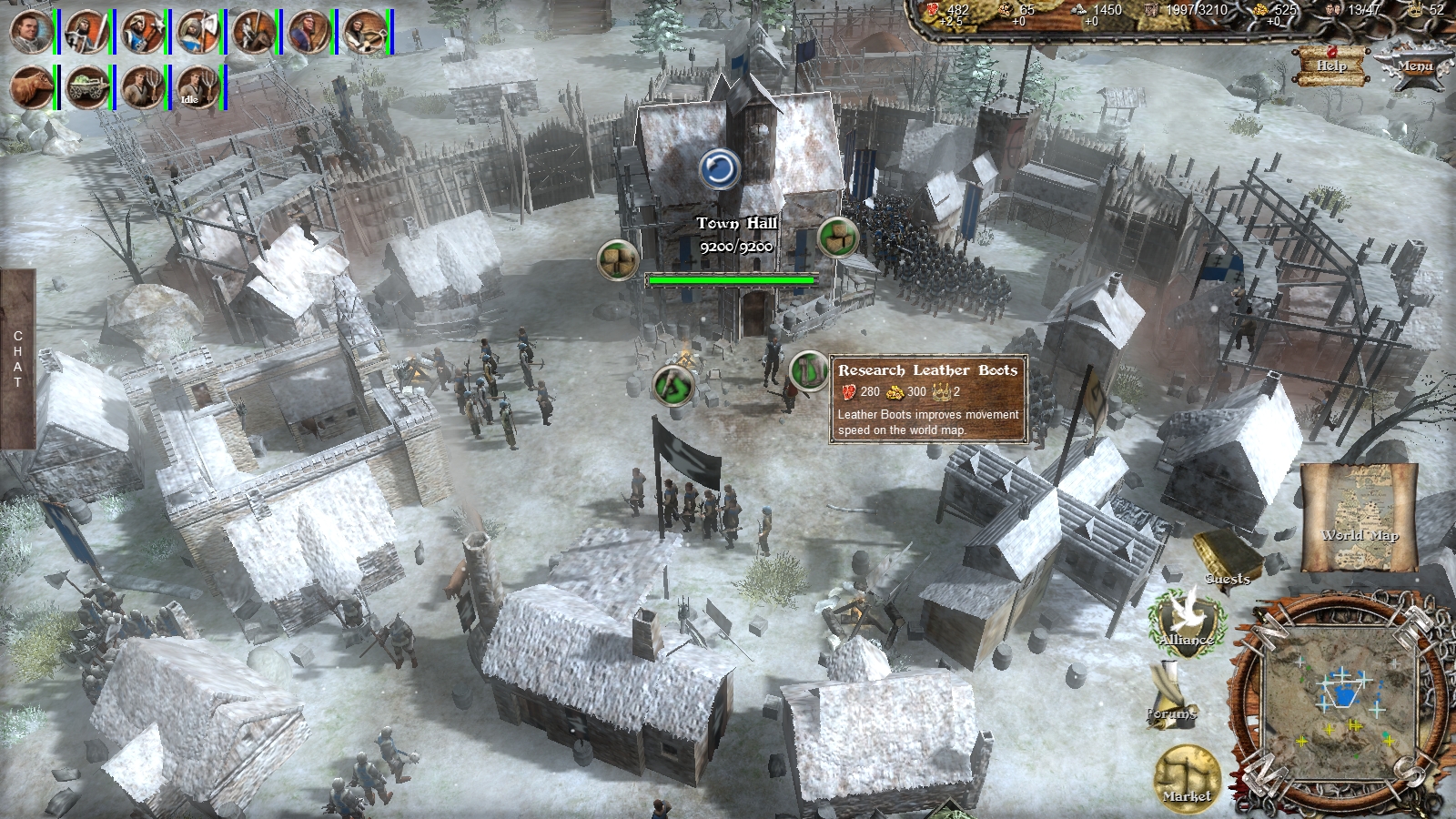
Task: Open the Market gold coin
Action: click(1188, 779)
